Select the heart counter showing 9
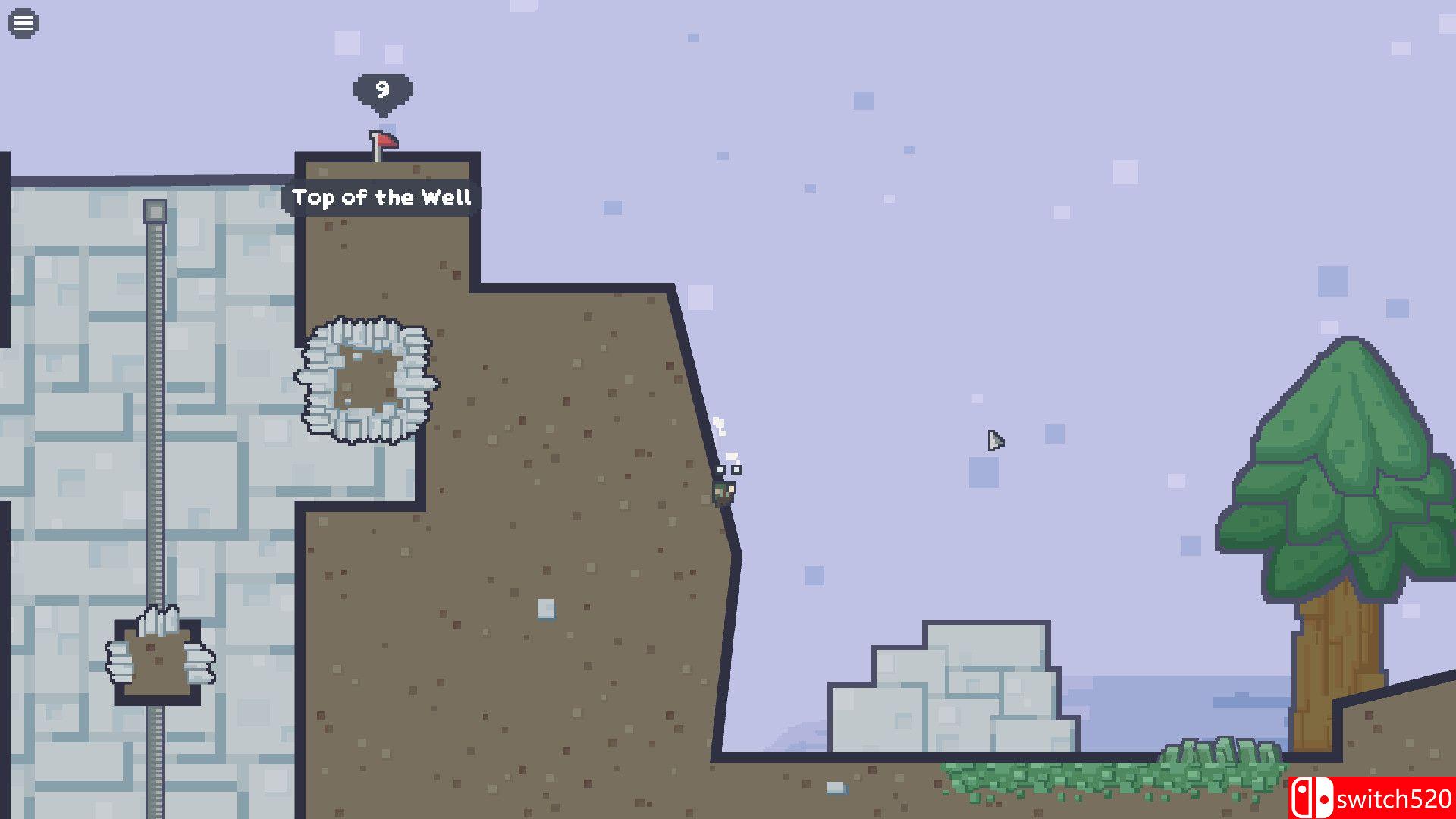Image resolution: width=1456 pixels, height=819 pixels. click(381, 90)
